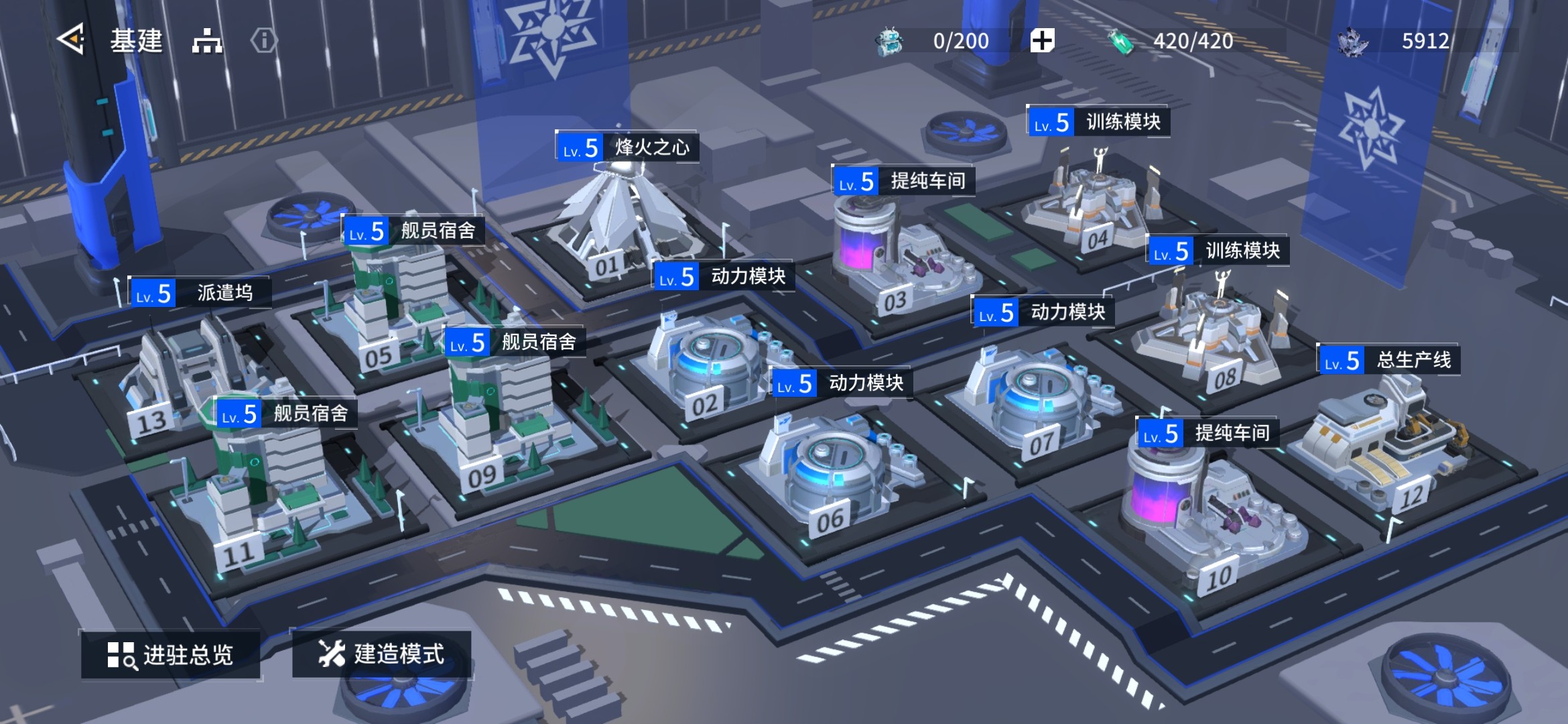Go back using the arrow button
This screenshot has height=724, width=1568.
click(x=71, y=40)
